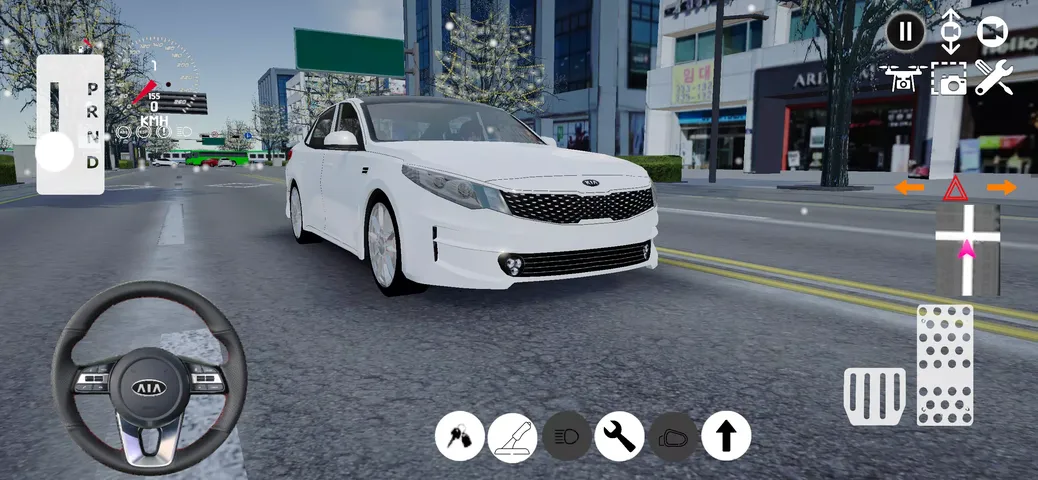Toggle the red hazard warning triangle

click(955, 188)
